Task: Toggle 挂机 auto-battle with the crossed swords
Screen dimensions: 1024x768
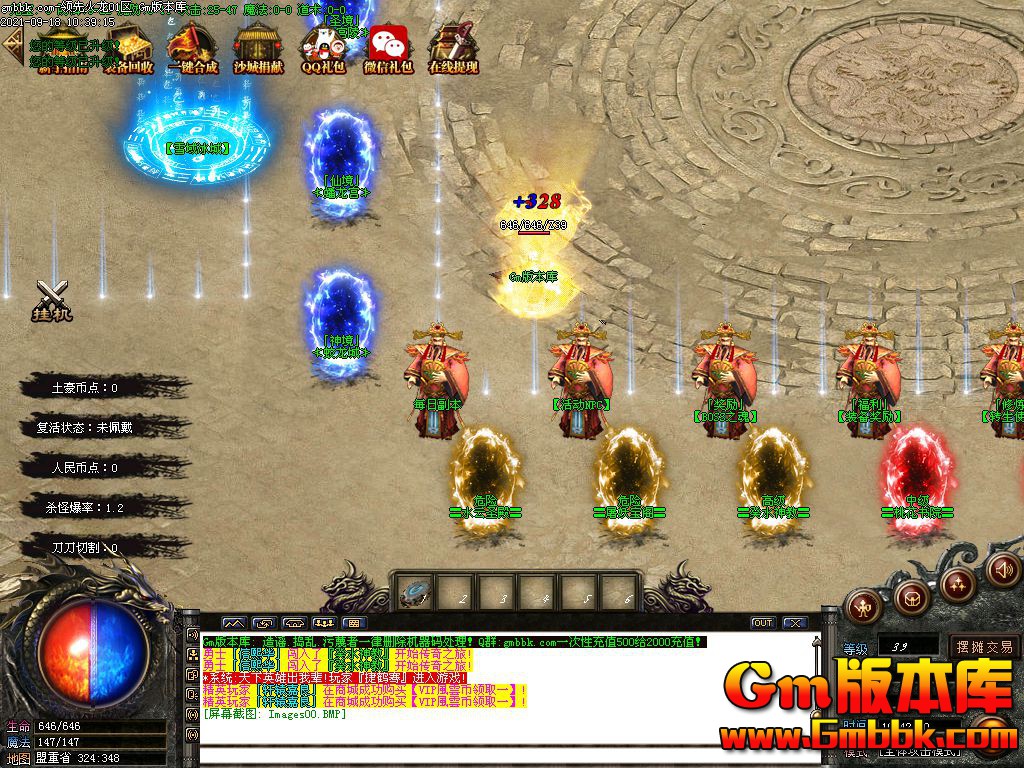Action: click(x=52, y=299)
